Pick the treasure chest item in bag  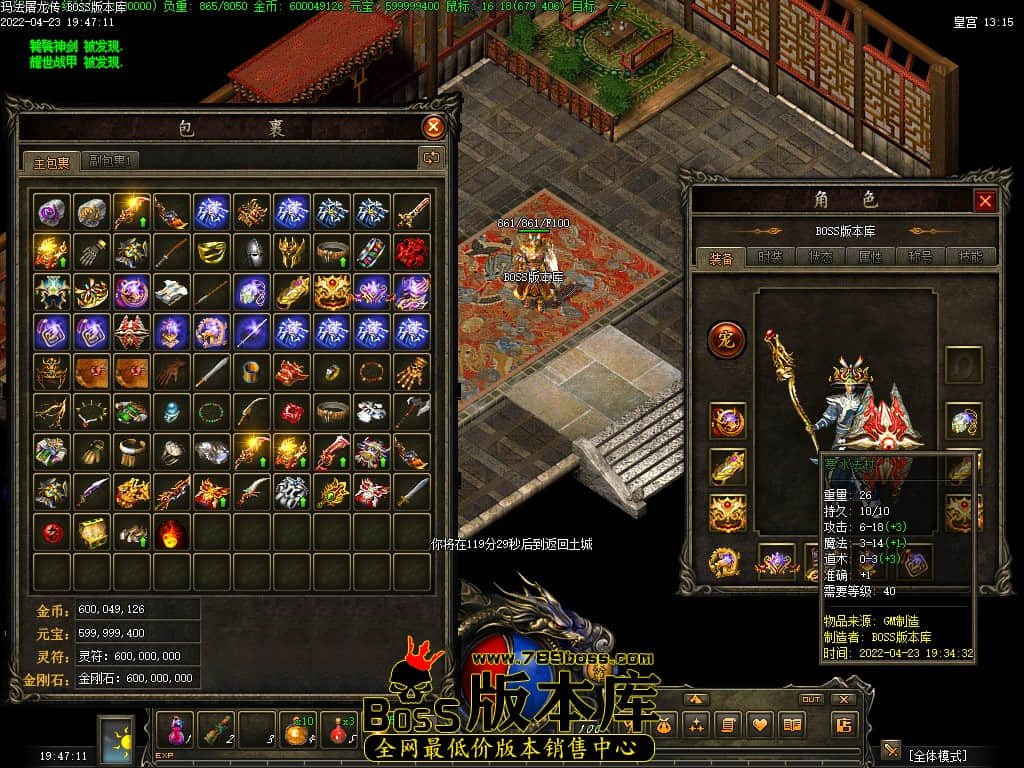pyautogui.click(x=93, y=531)
